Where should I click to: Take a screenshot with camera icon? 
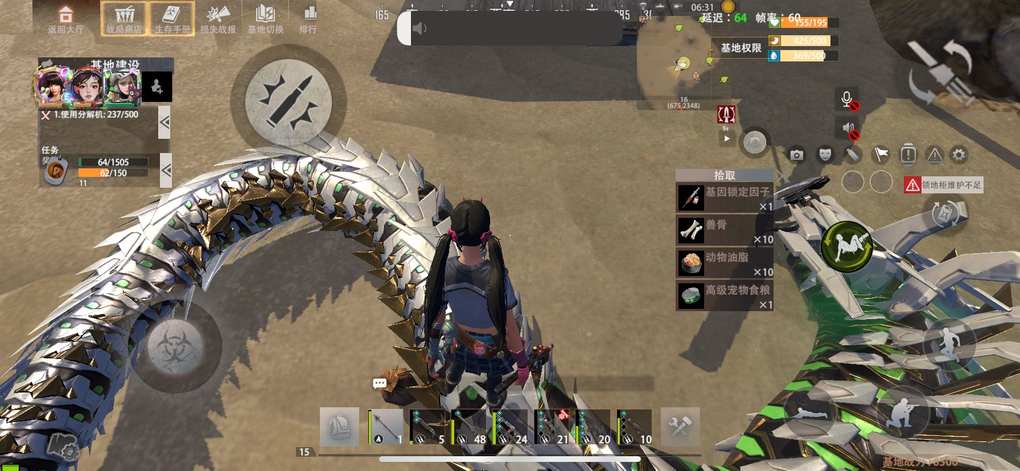point(796,154)
